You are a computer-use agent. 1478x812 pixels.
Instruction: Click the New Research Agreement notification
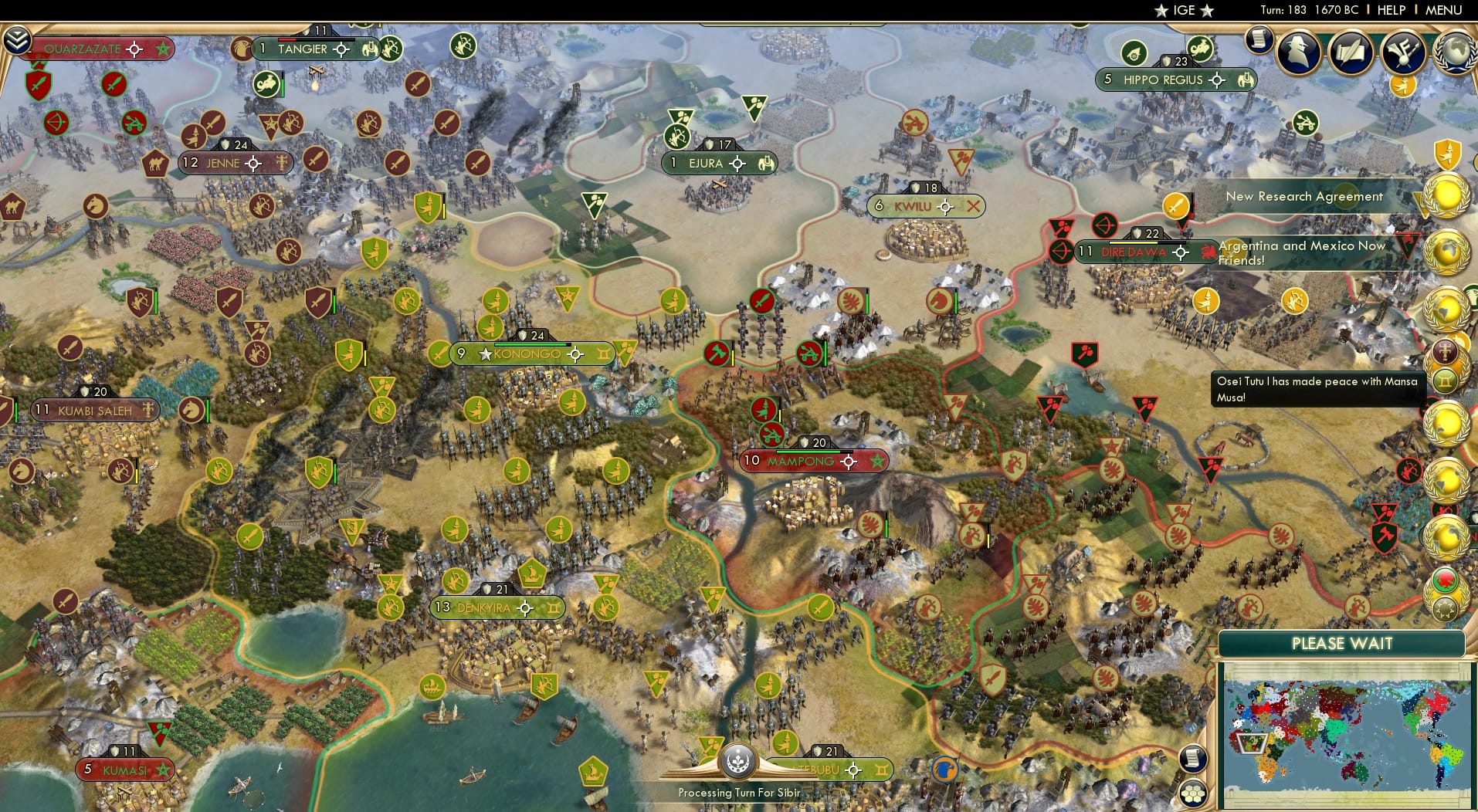1305,197
